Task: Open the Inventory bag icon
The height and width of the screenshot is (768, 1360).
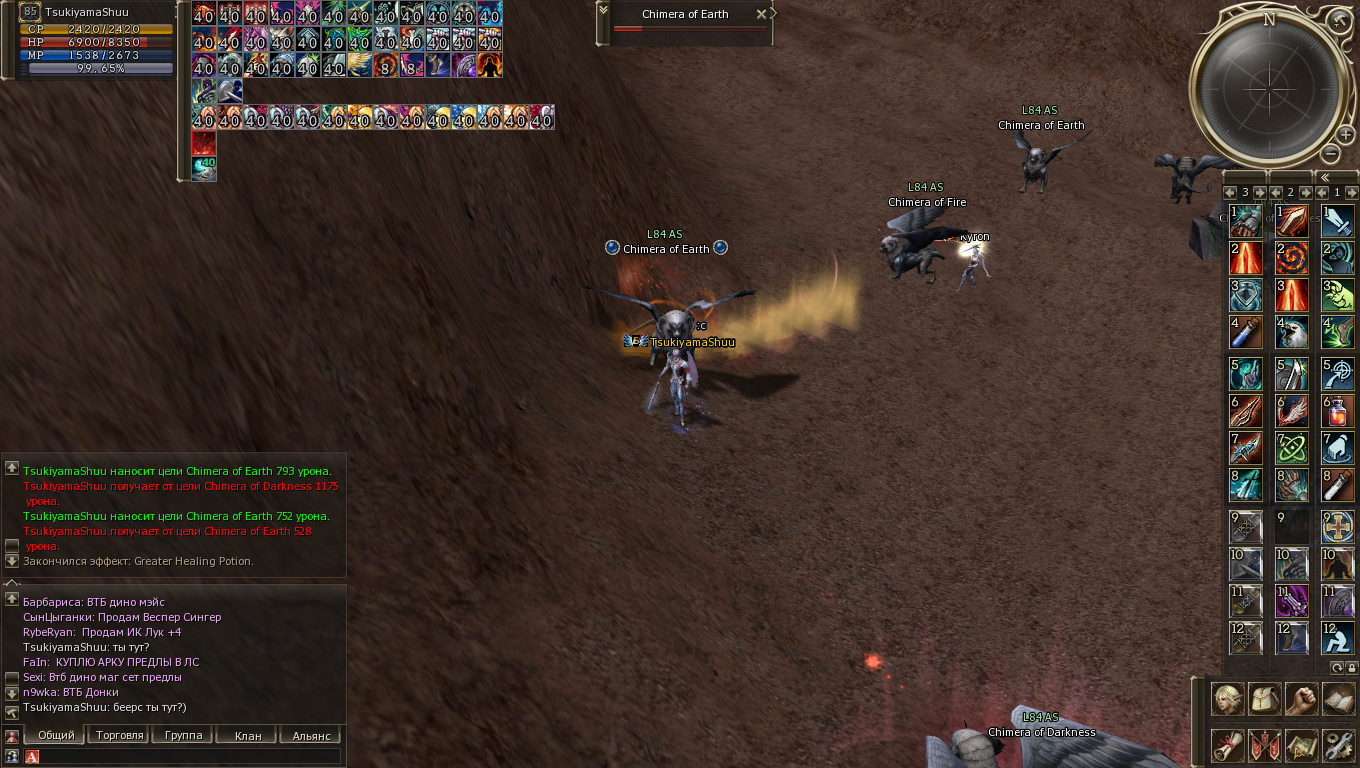Action: click(1264, 698)
